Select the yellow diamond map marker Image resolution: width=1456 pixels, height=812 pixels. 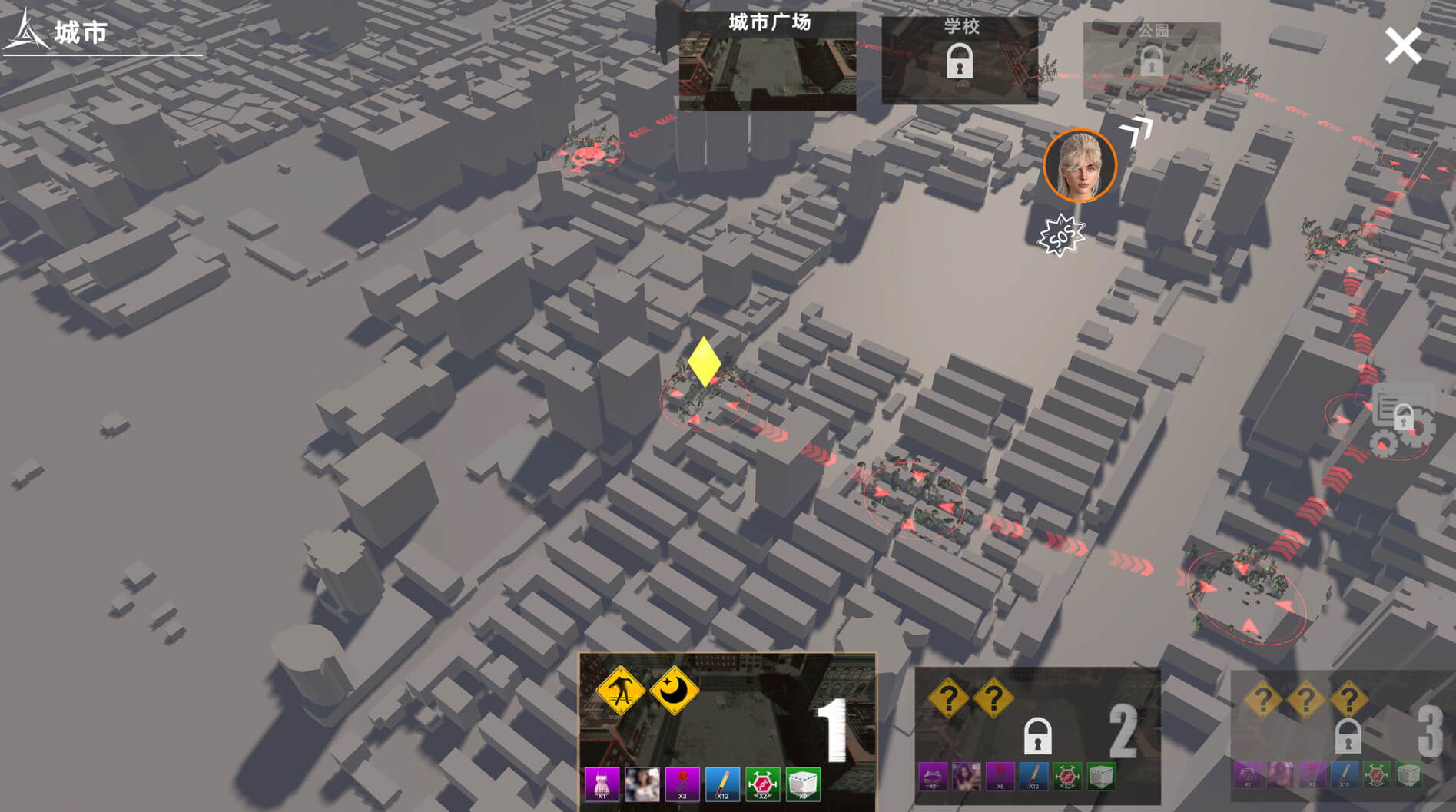click(704, 361)
